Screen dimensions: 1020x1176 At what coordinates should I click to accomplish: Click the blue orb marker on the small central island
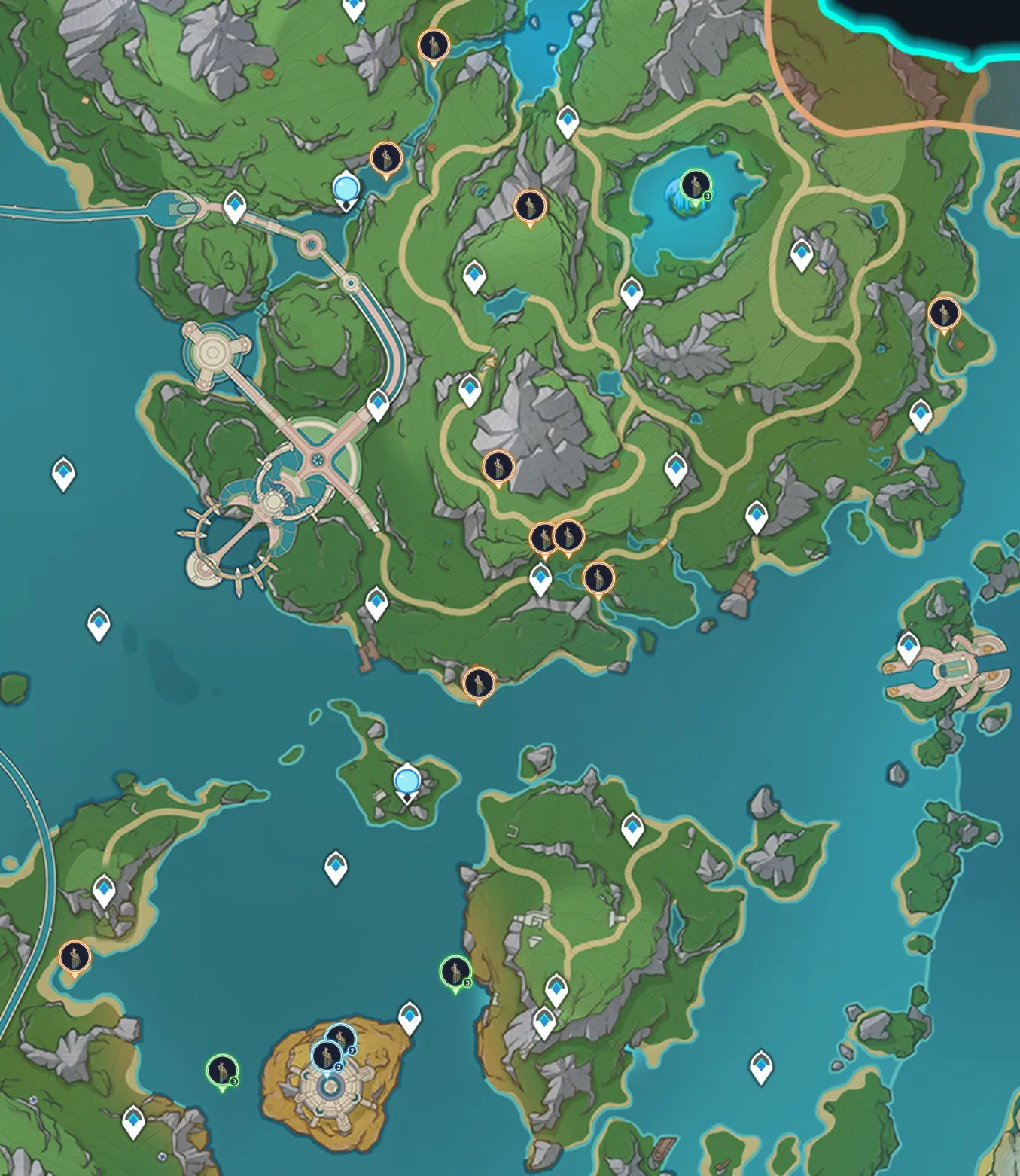tap(407, 780)
